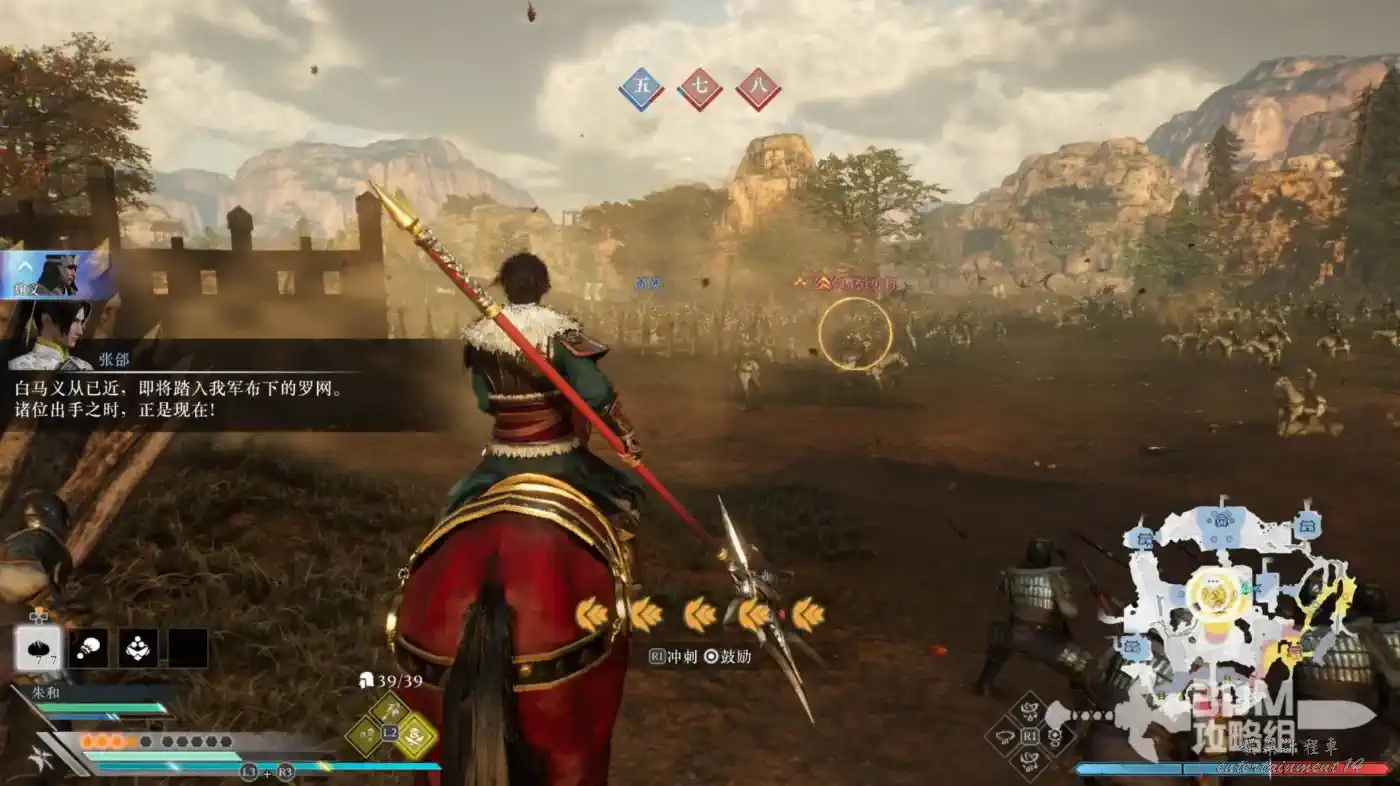
Task: Choose the red diamond marked 八
Action: click(758, 89)
